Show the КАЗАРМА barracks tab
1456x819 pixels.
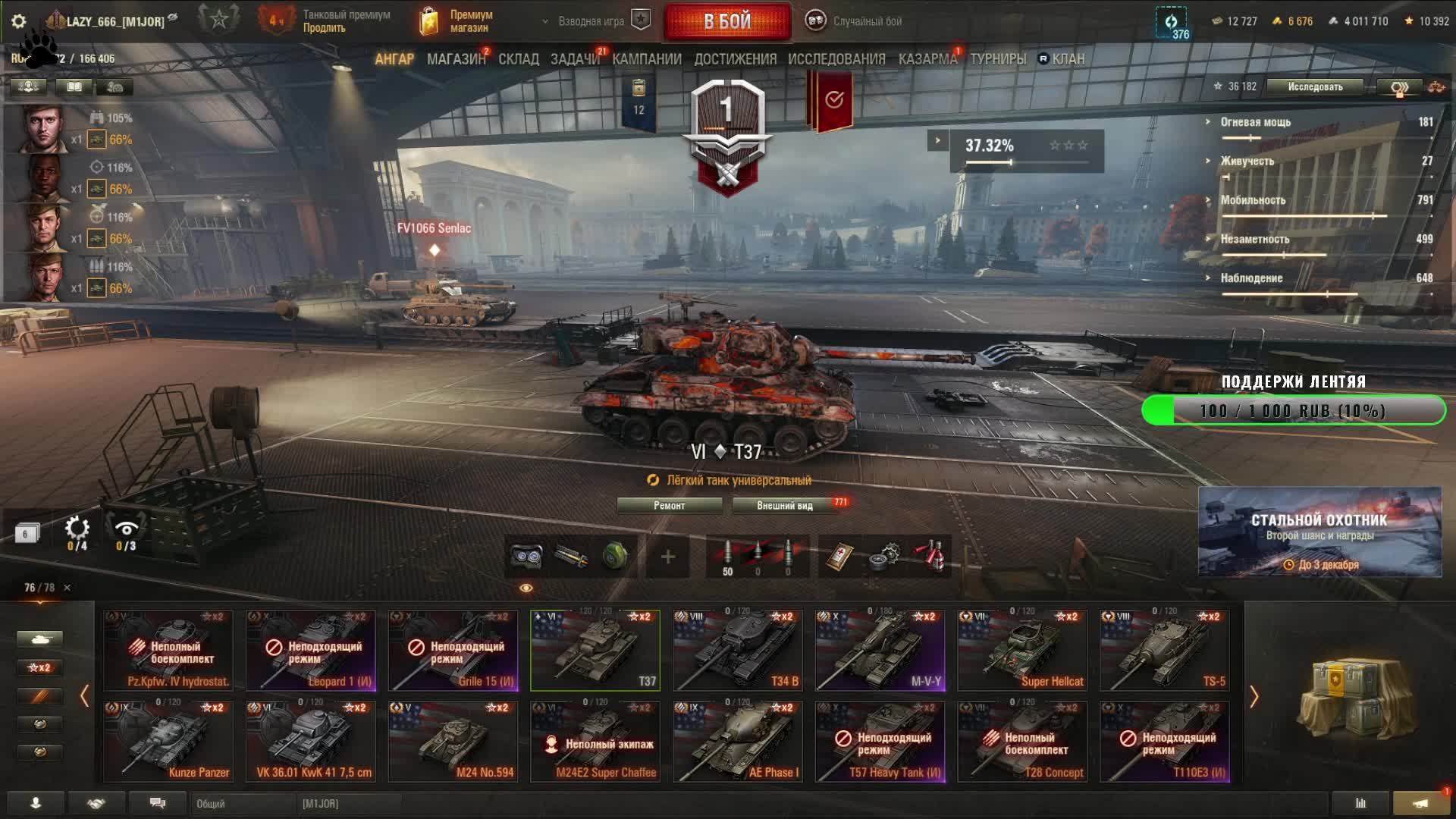point(927,59)
